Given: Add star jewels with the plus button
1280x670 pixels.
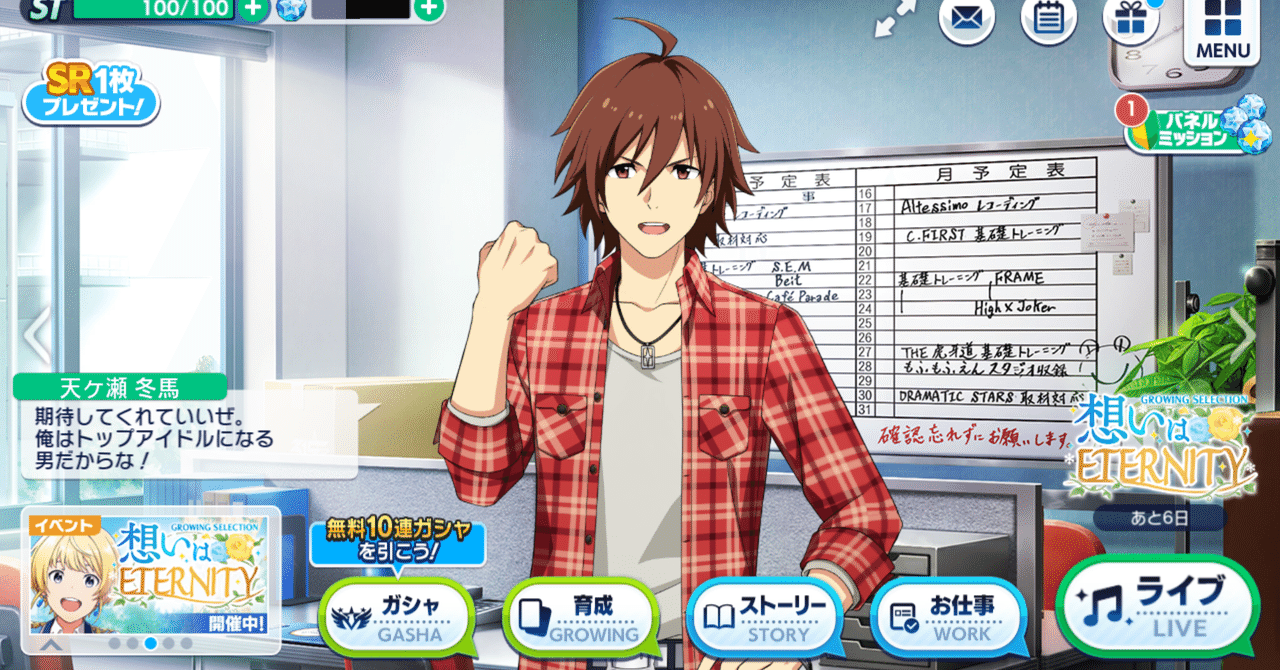Looking at the screenshot, I should pos(428,9).
